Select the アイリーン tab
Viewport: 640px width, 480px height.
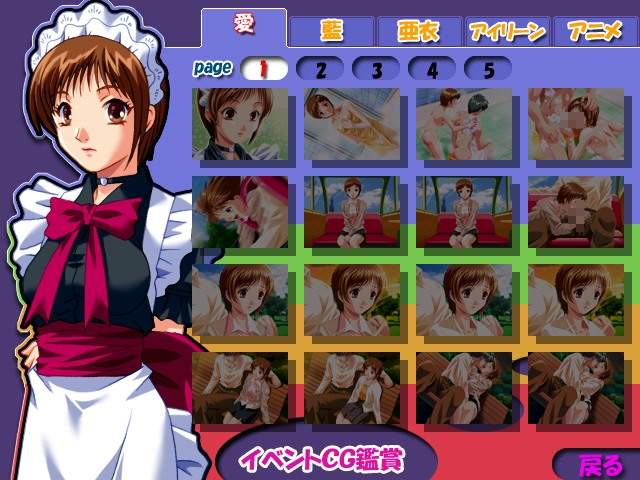coord(506,31)
